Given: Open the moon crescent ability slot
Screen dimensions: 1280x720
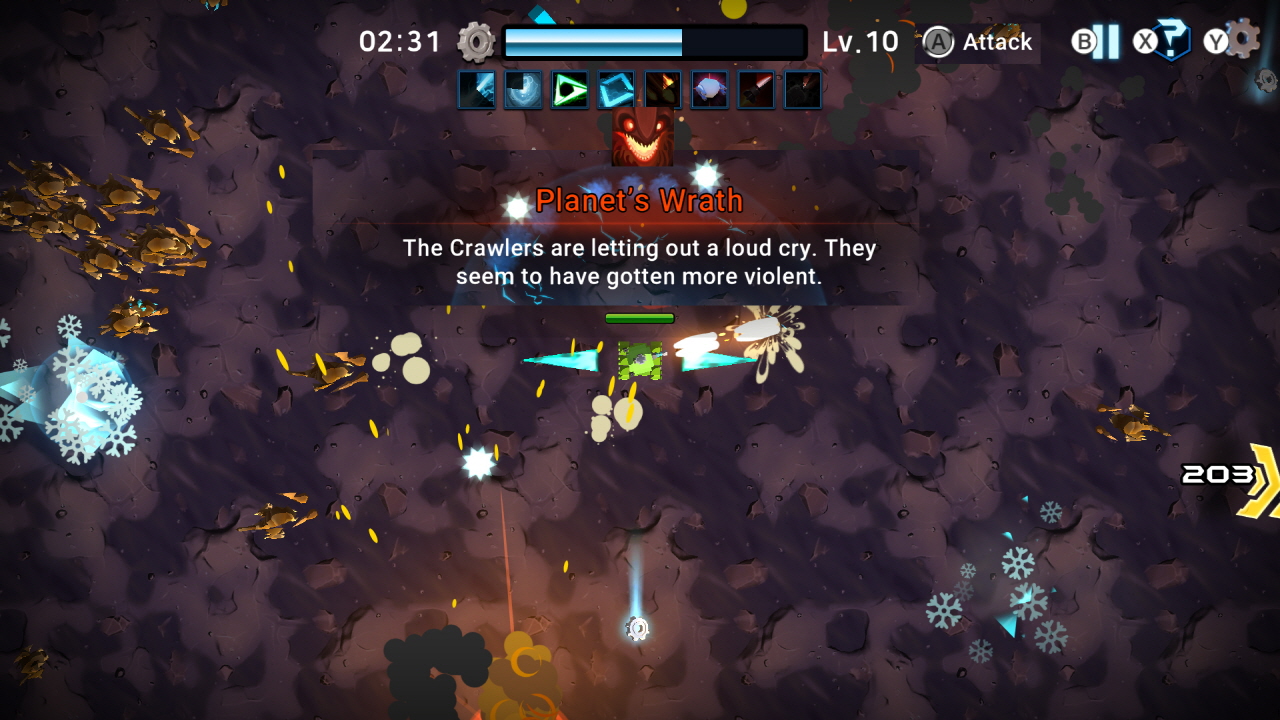Looking at the screenshot, I should click(523, 89).
